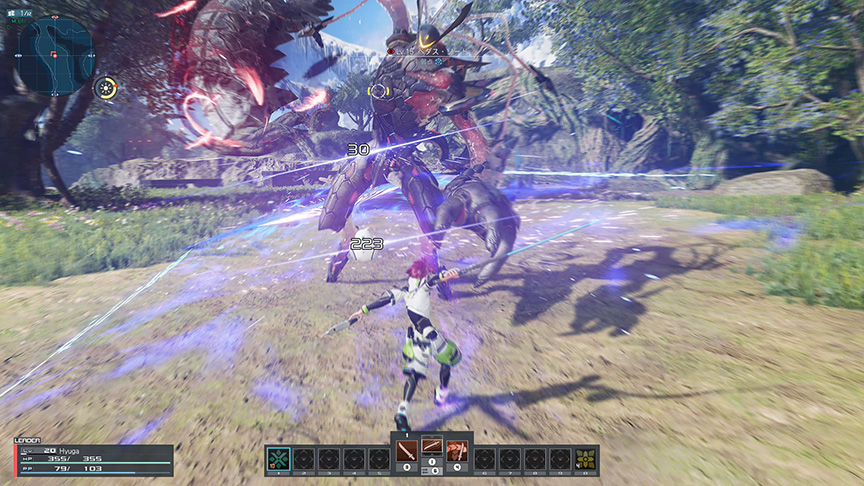The height and width of the screenshot is (486, 864).
Task: Select the sword weapon action icon
Action: point(407,450)
